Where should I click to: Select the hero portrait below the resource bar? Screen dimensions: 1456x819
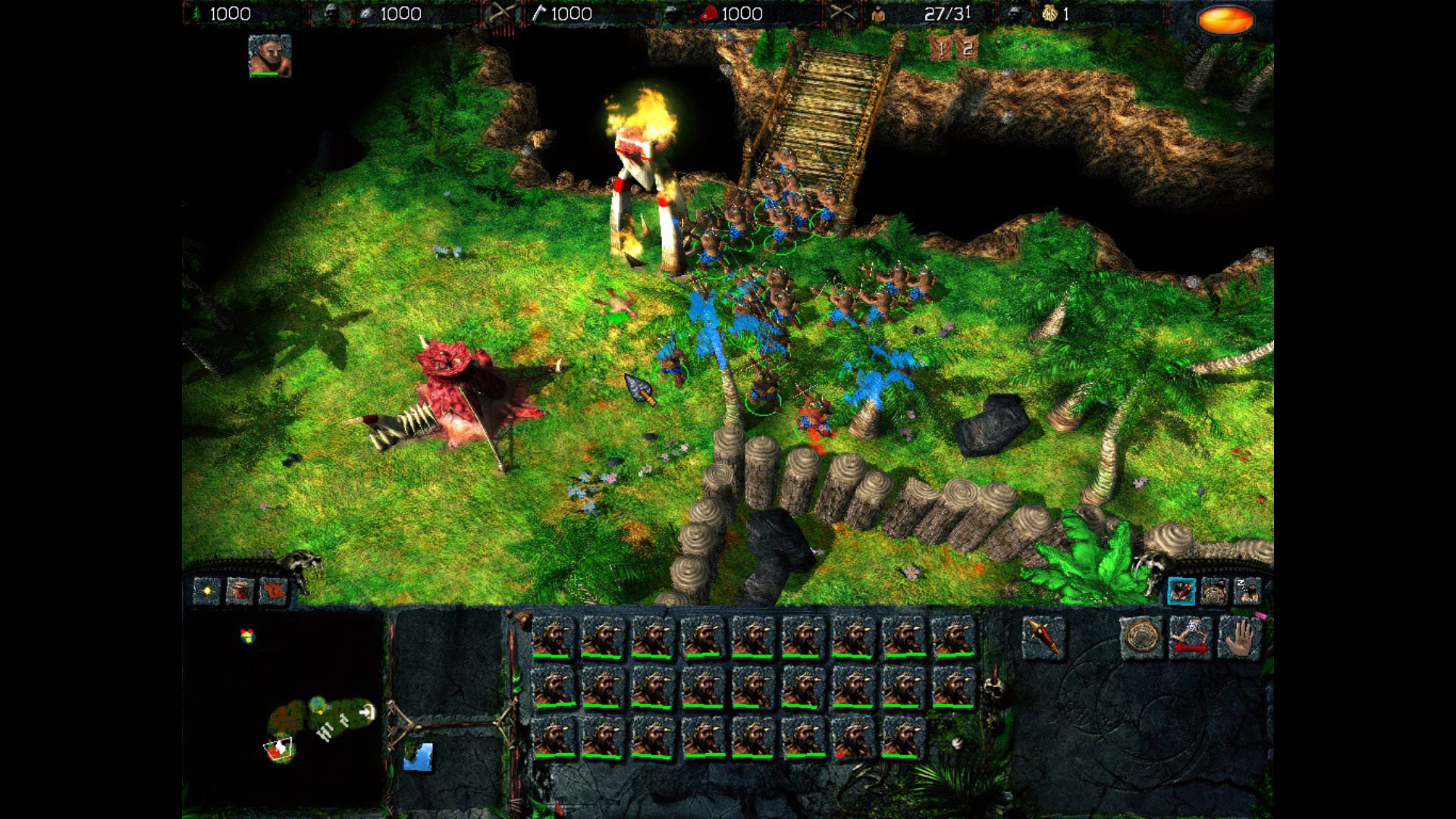pos(269,55)
